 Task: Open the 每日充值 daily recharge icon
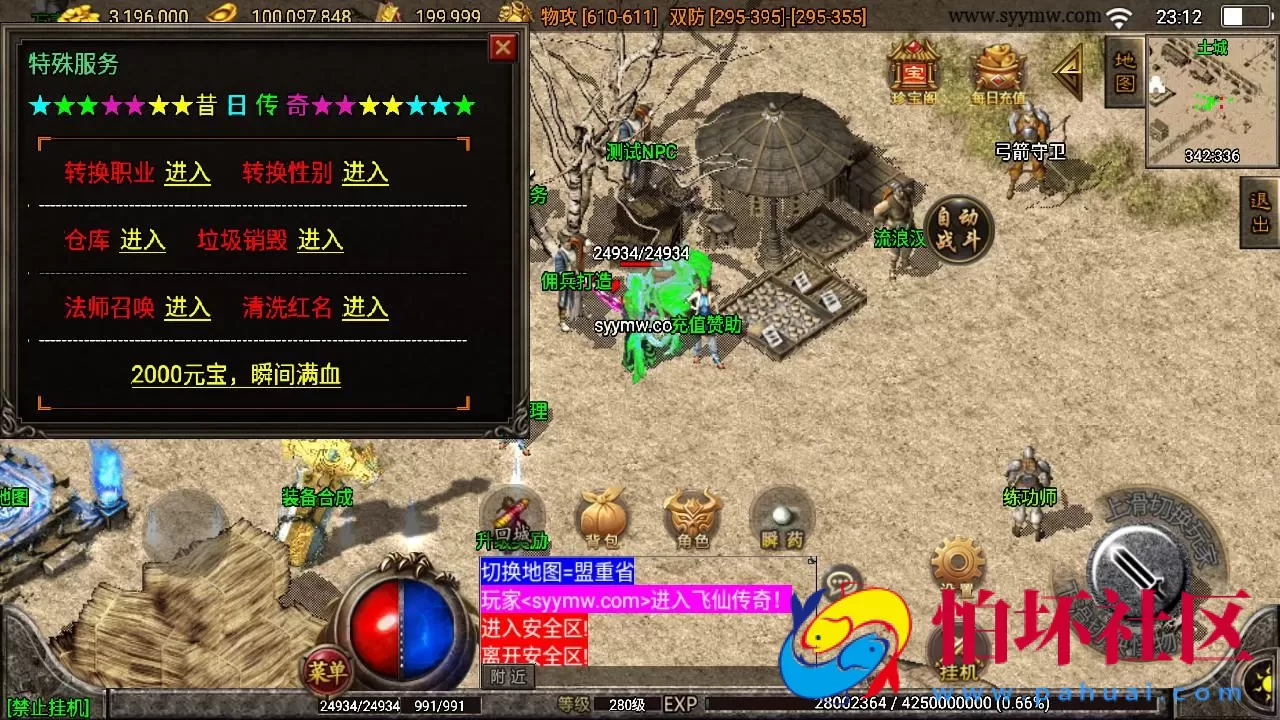[998, 70]
